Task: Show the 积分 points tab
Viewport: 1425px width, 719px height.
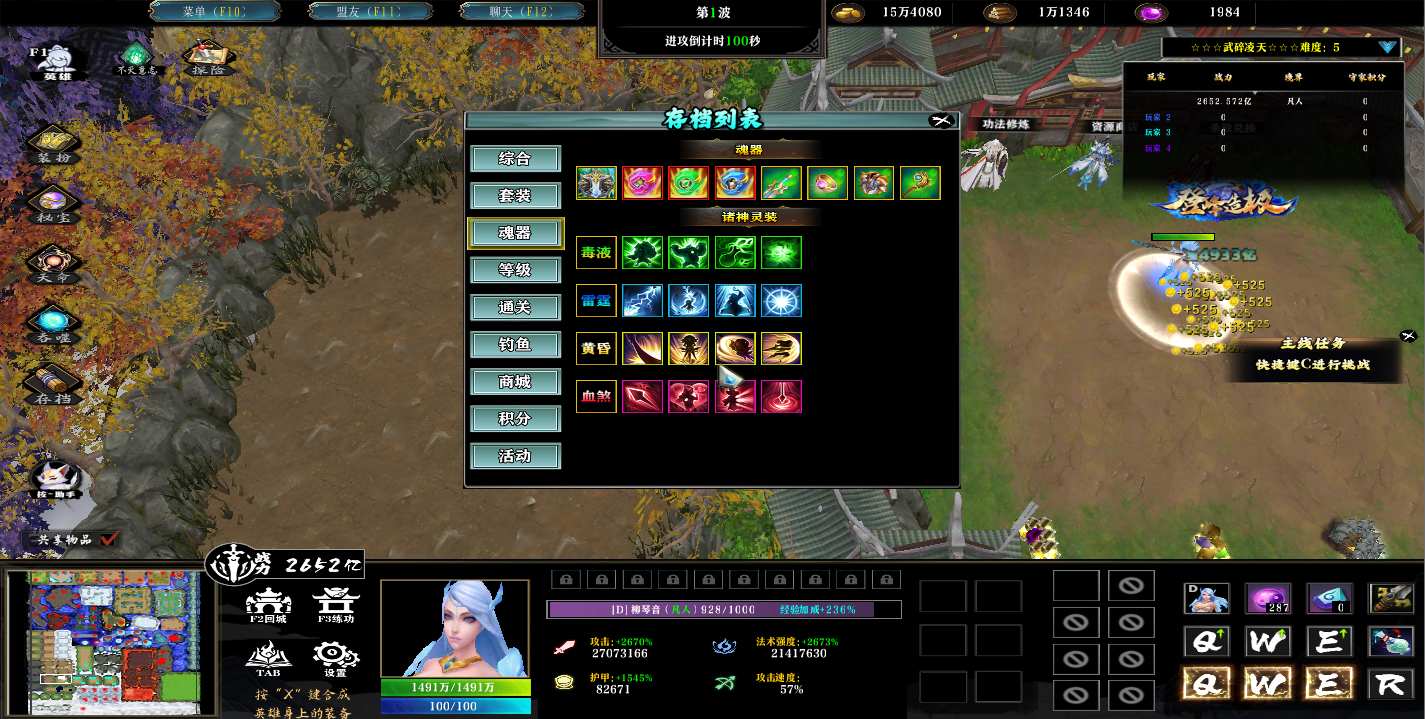Action: (515, 419)
